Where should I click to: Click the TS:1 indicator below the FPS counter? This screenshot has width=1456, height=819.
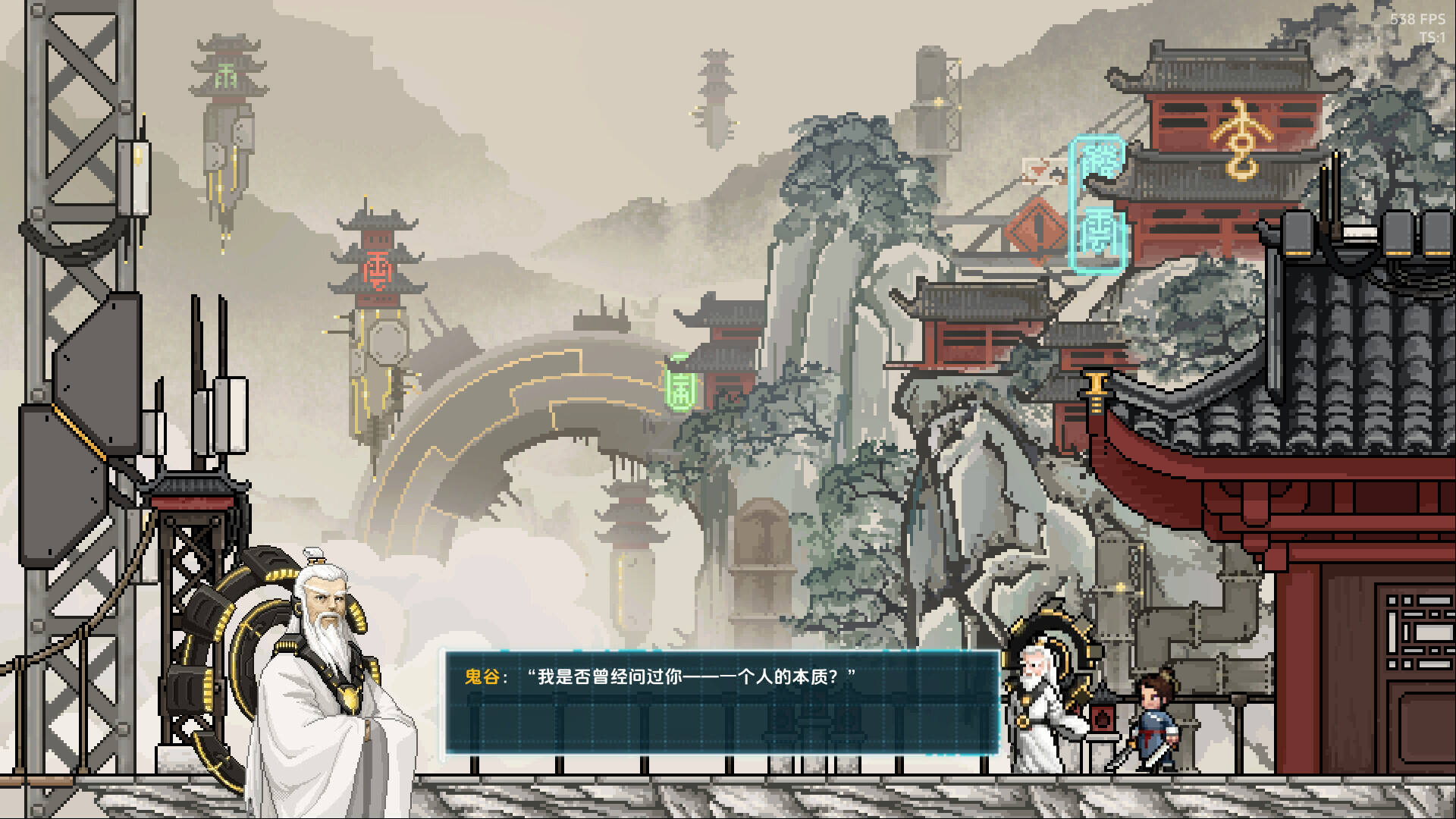tap(1433, 33)
